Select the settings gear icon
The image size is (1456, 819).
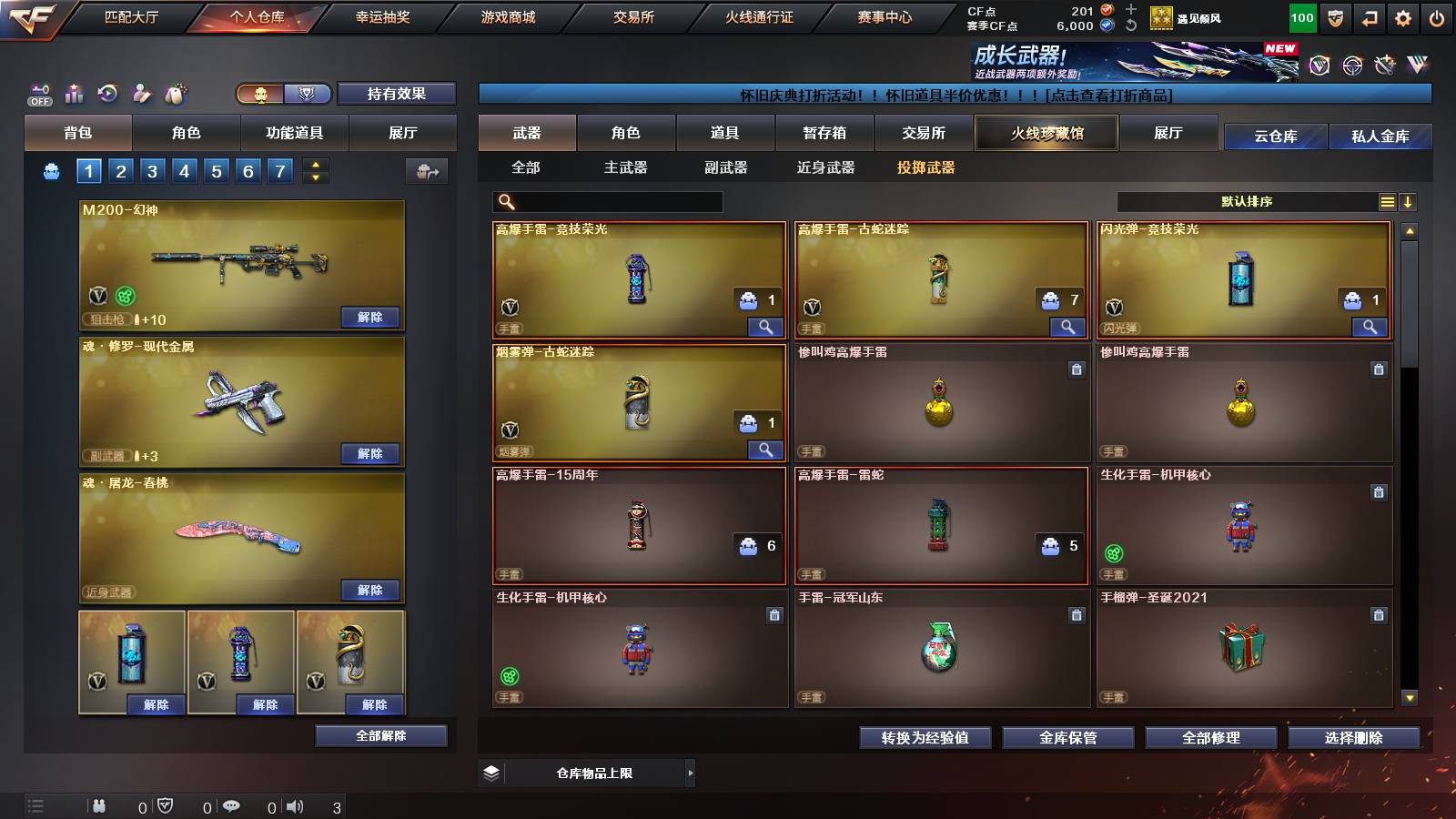[1403, 16]
